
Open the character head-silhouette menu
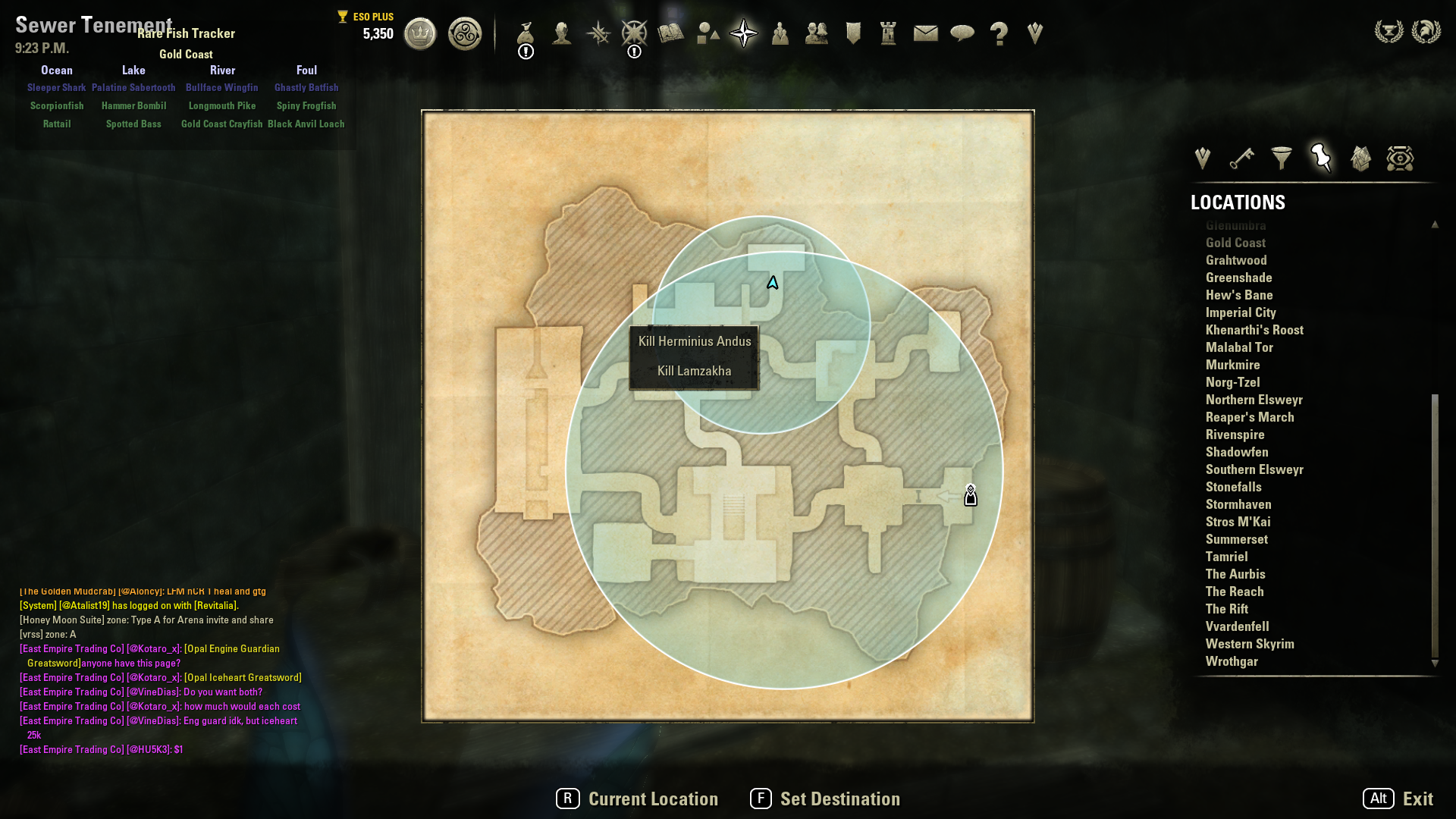click(561, 33)
